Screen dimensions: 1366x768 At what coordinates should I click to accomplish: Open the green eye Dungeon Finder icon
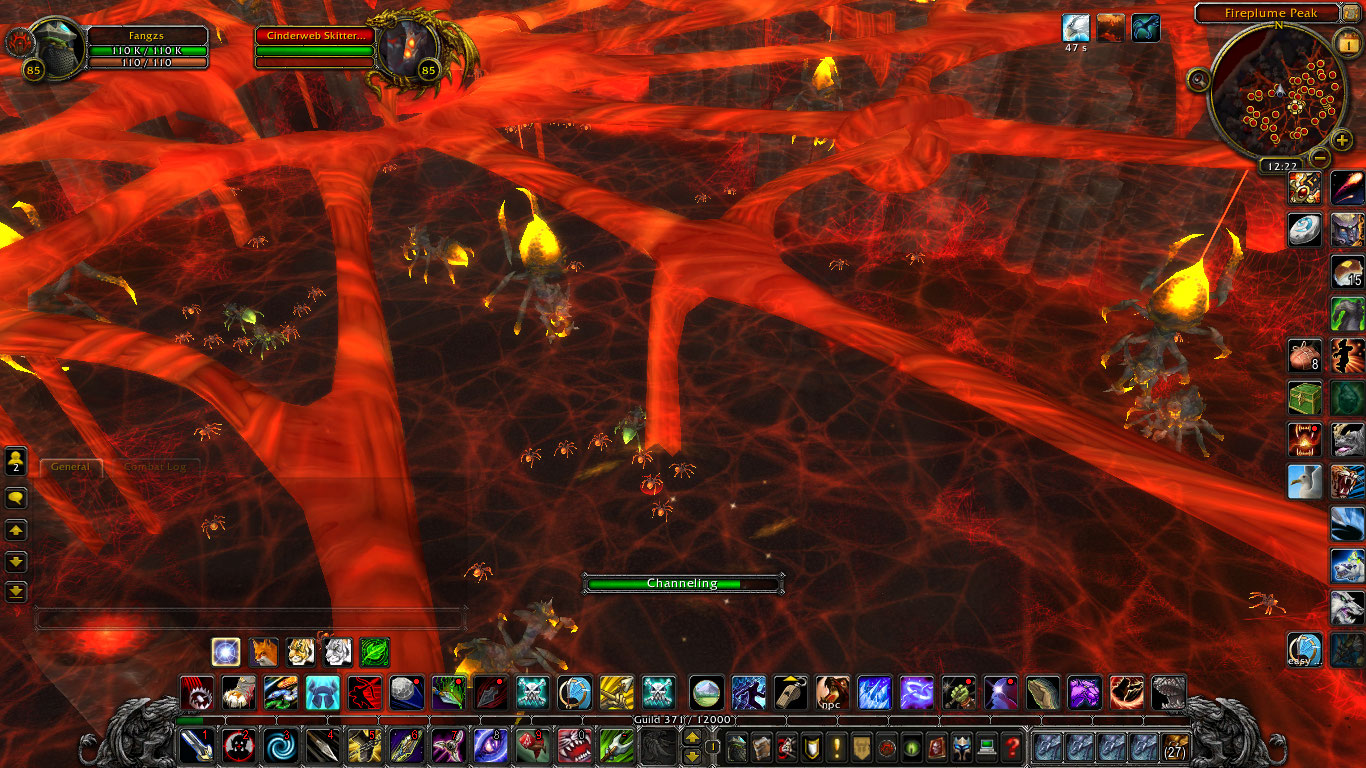[910, 748]
